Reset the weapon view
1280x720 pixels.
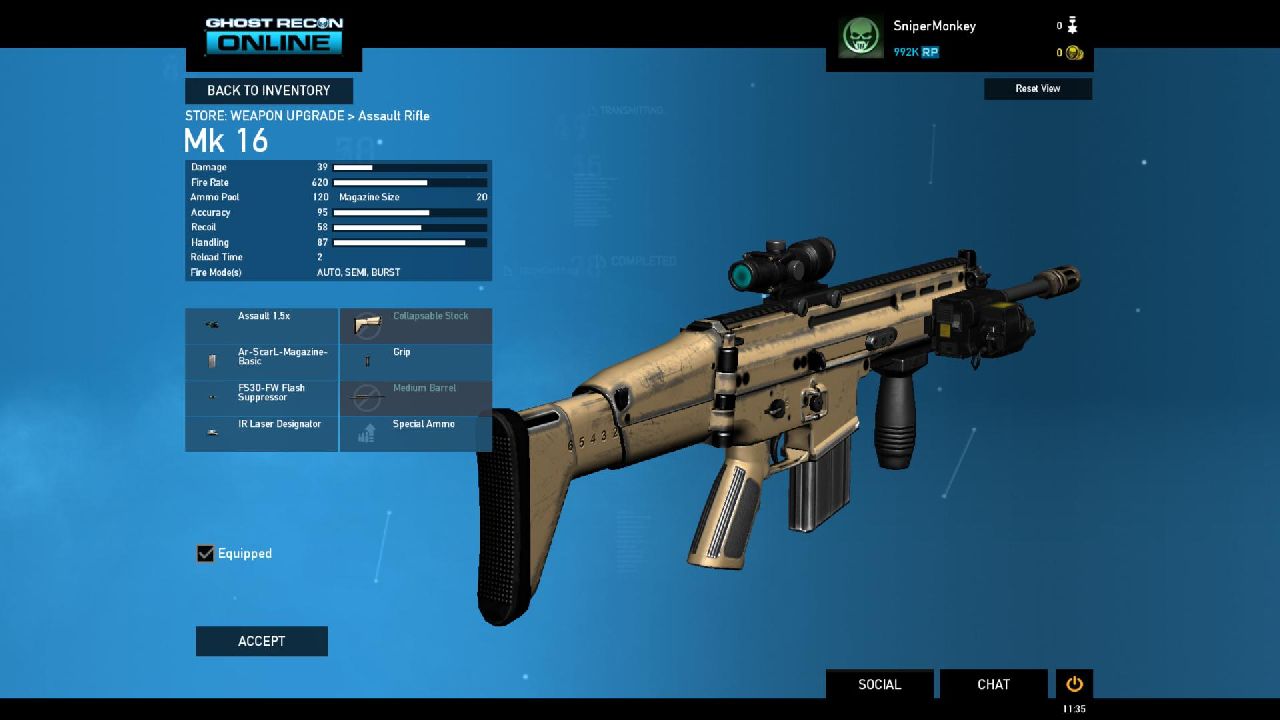(1038, 89)
